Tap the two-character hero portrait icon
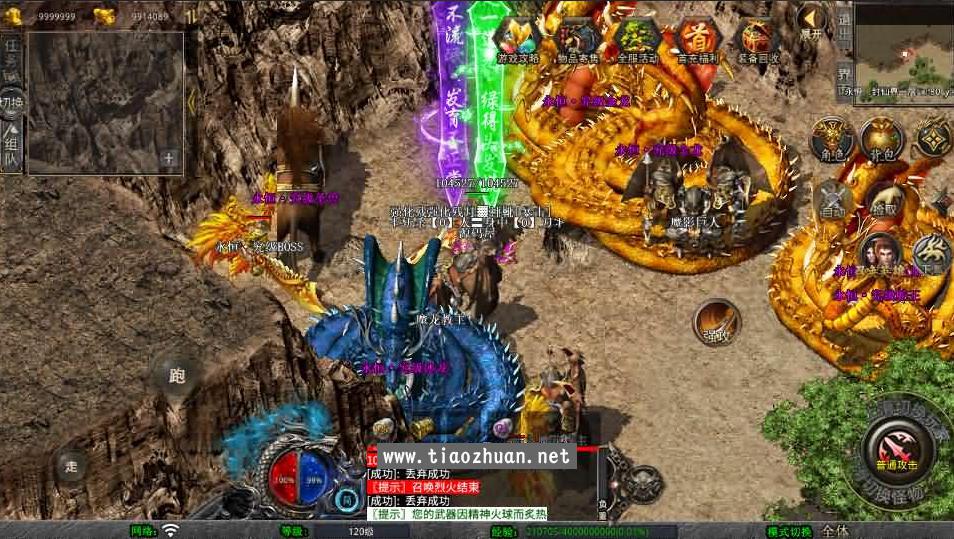The height and width of the screenshot is (539, 954). (879, 254)
